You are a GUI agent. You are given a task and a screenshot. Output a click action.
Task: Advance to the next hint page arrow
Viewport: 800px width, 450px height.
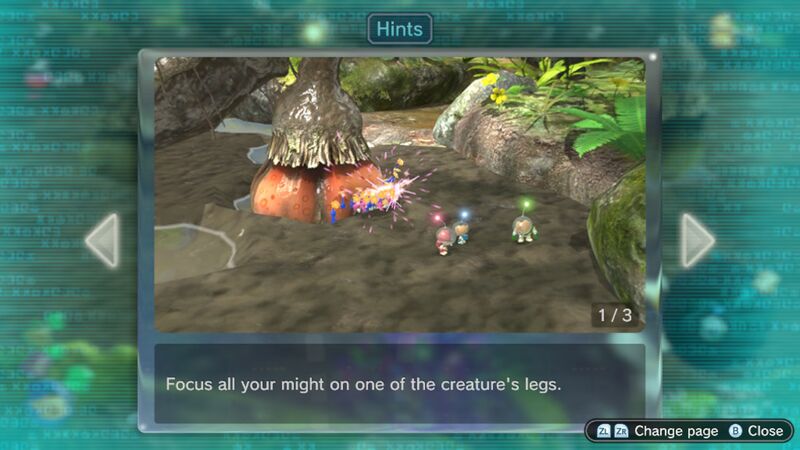click(x=697, y=241)
